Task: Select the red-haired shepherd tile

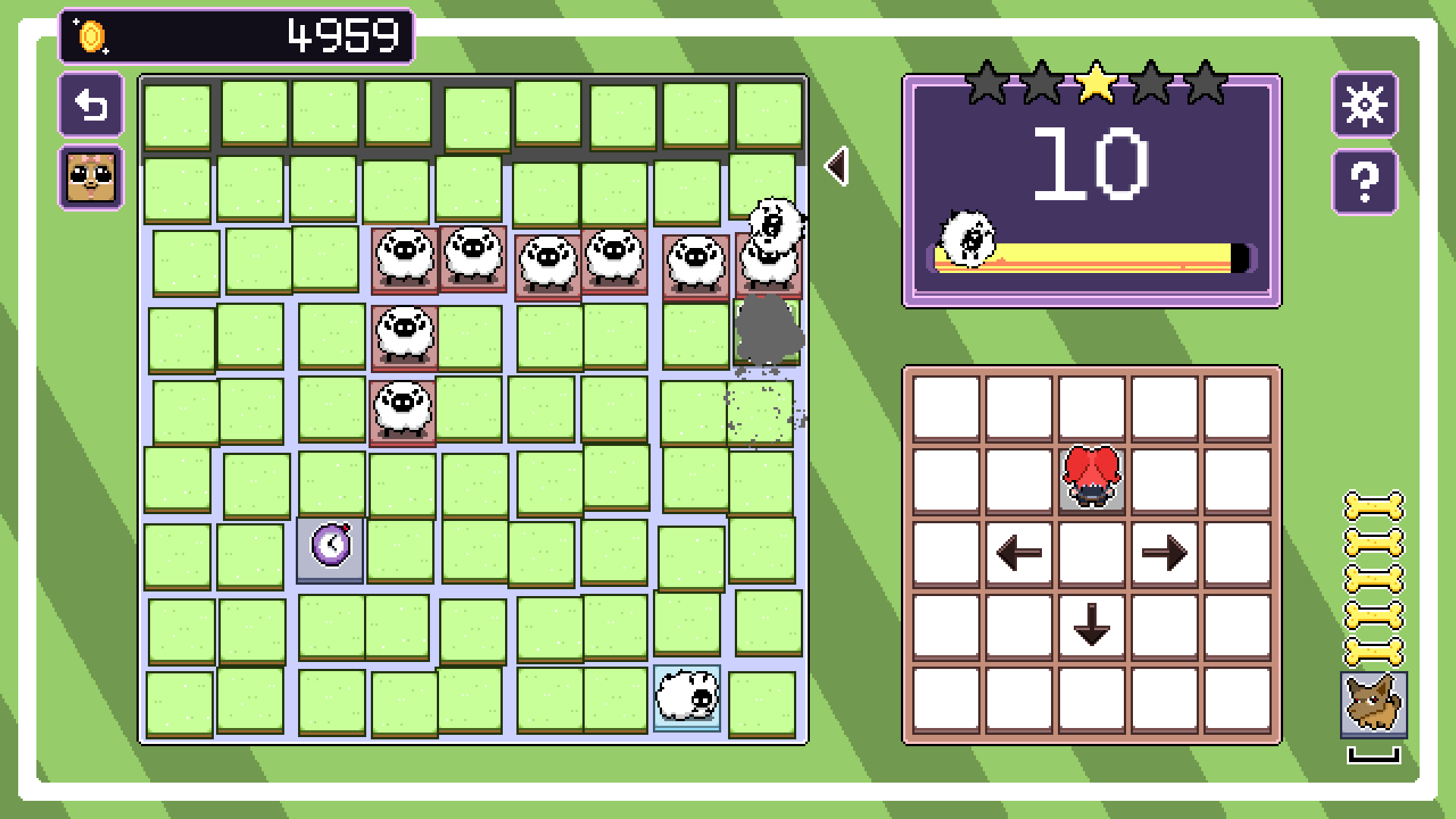Action: pyautogui.click(x=1091, y=479)
